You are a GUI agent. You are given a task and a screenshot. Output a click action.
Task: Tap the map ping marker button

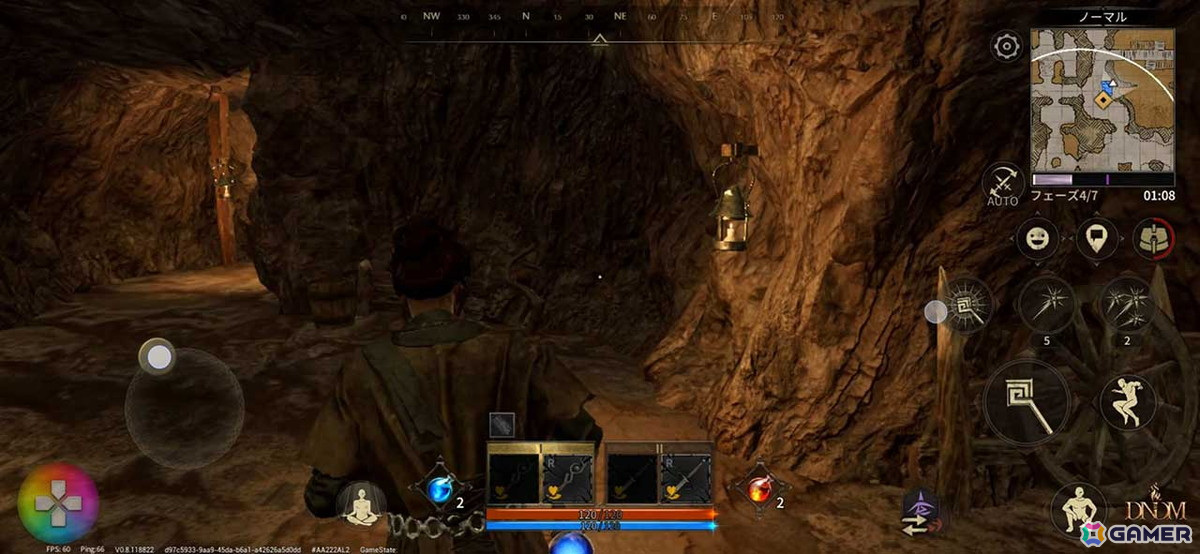pos(1097,239)
